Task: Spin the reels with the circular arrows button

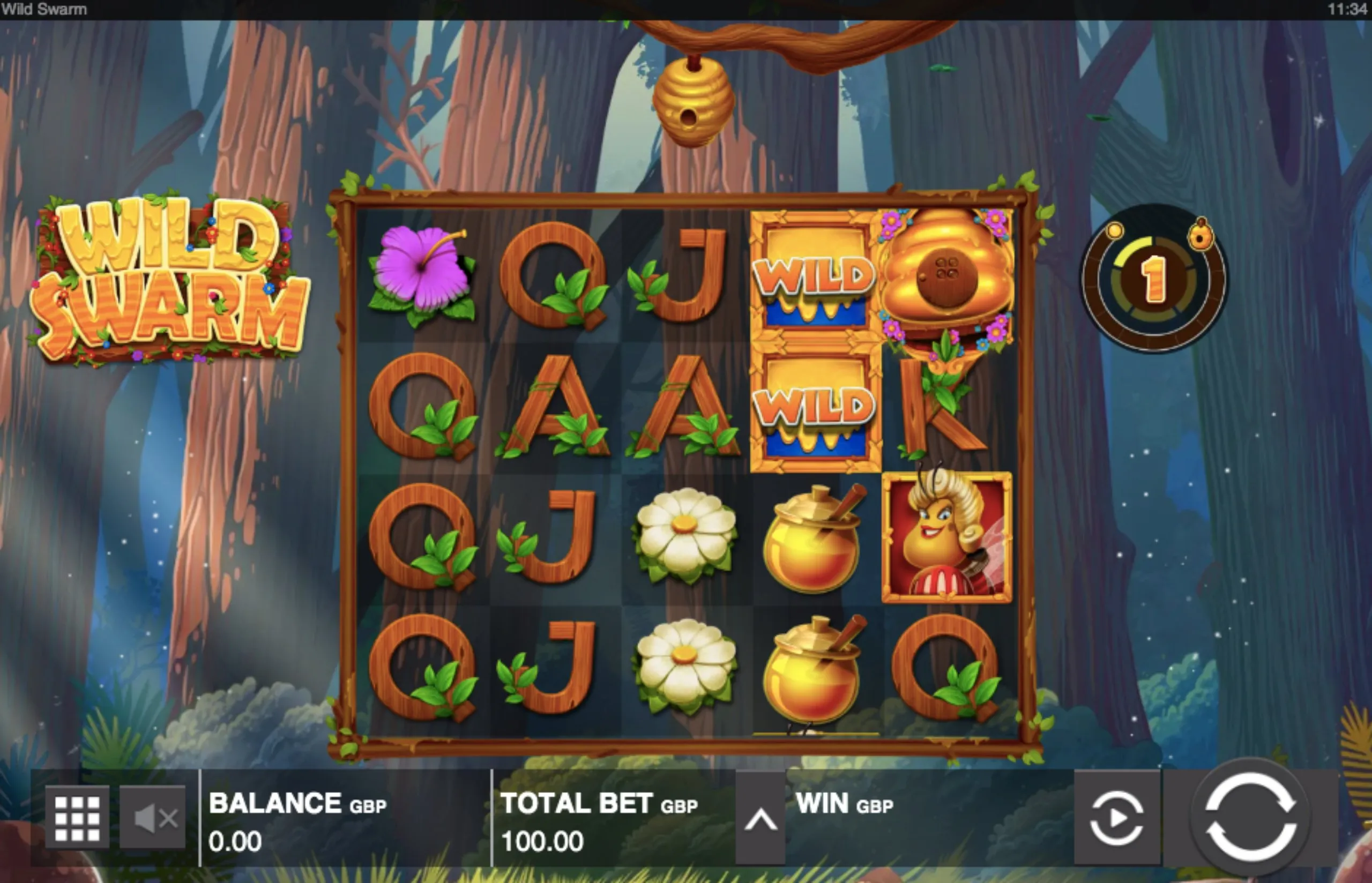Action: pyautogui.click(x=1250, y=817)
